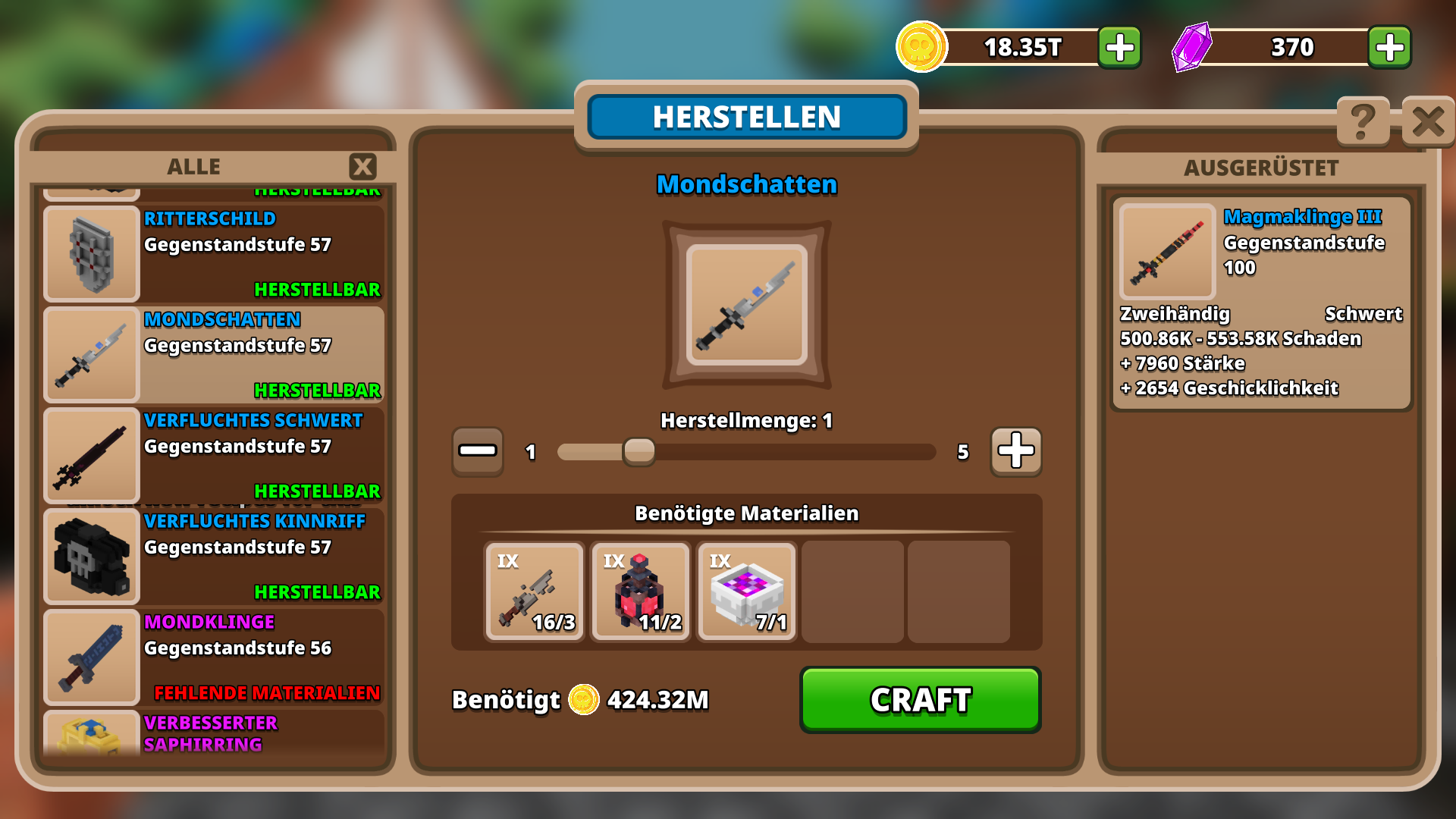Click the green CRAFT button
Viewport: 1456px width, 819px height.
click(920, 699)
